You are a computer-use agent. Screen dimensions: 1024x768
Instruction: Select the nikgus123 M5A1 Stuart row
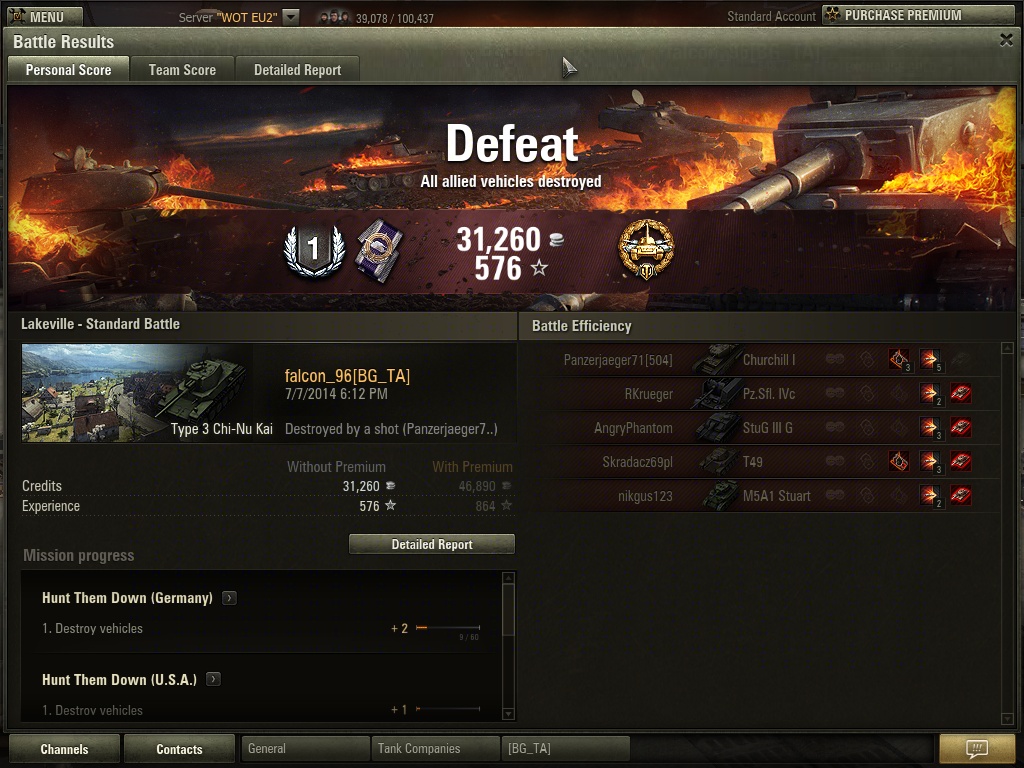point(760,496)
